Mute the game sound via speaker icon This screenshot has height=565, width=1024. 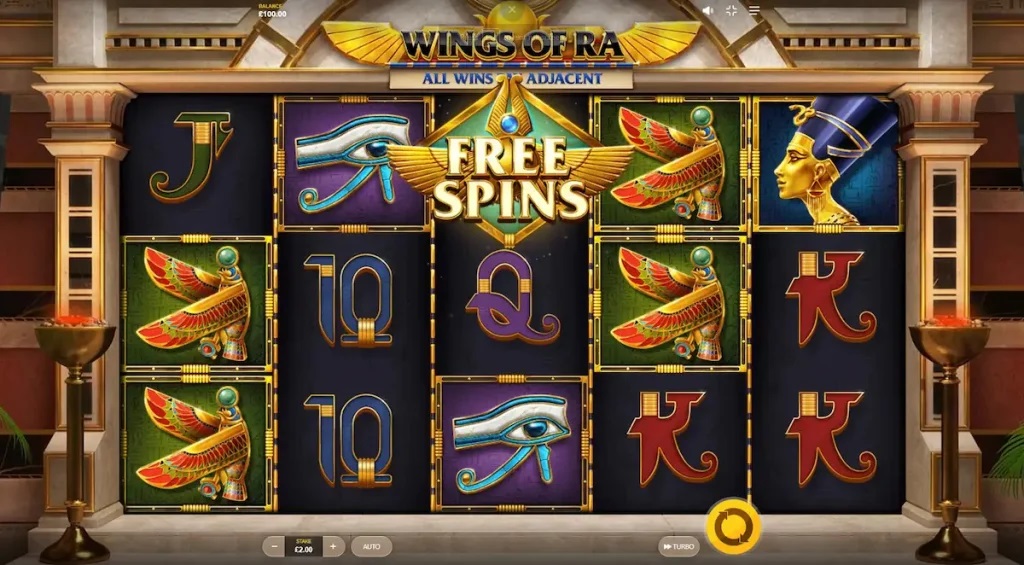point(709,10)
